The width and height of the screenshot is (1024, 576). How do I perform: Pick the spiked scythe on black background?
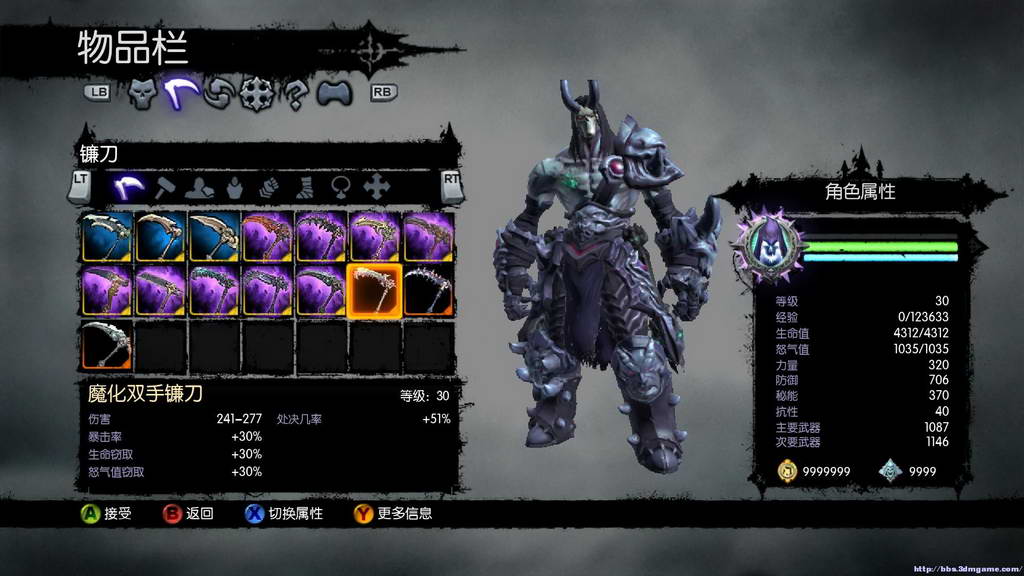pyautogui.click(x=428, y=289)
